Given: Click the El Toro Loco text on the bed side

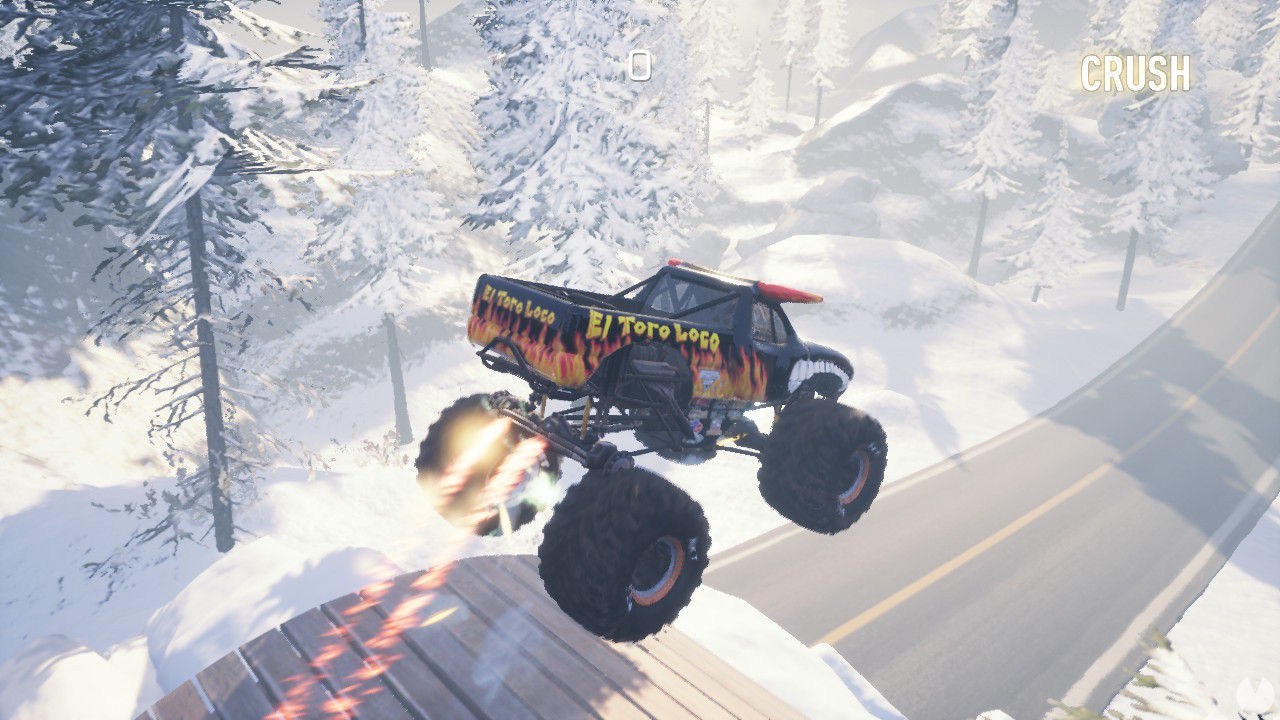Looking at the screenshot, I should tap(520, 300).
